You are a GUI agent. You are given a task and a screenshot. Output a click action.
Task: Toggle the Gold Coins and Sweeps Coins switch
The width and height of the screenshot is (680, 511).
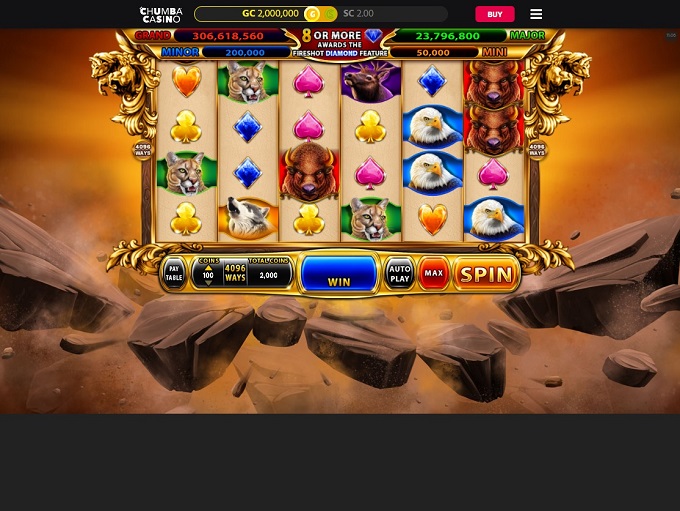pyautogui.click(x=319, y=14)
